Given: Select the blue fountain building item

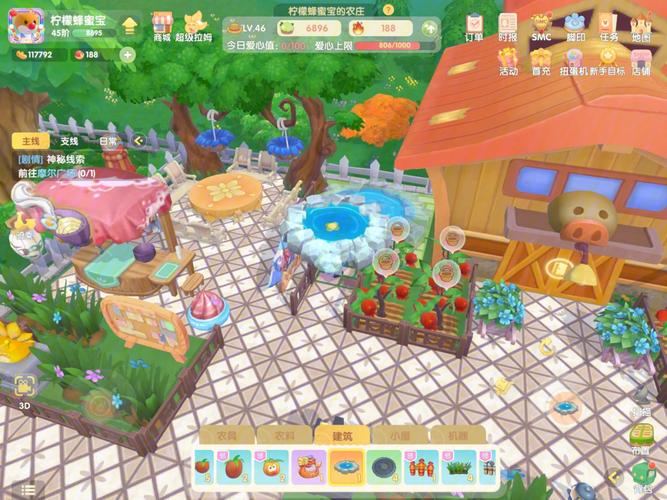Looking at the screenshot, I should point(346,465).
